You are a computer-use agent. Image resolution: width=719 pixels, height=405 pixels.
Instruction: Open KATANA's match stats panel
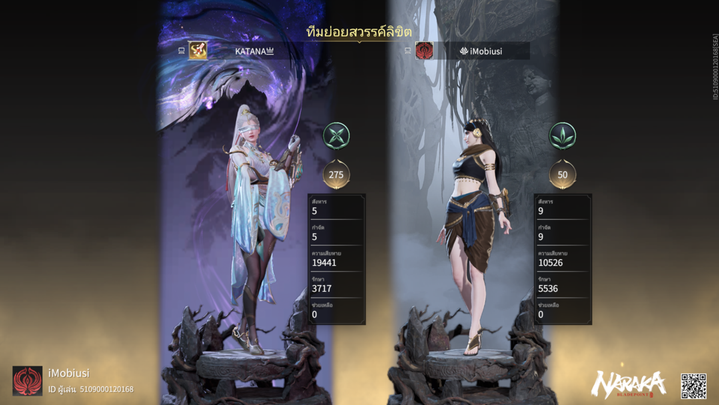(x=337, y=258)
